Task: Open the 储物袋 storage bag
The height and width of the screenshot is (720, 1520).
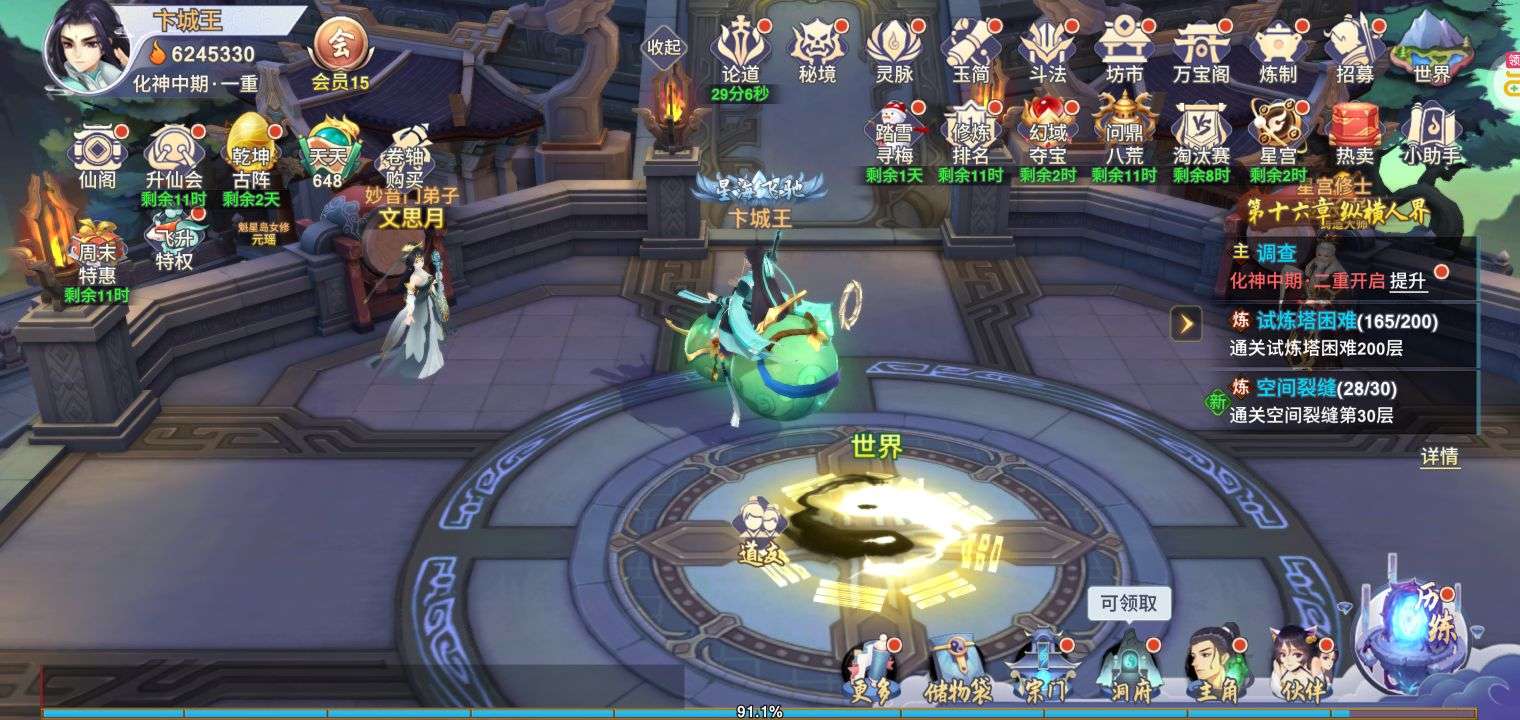Action: click(x=956, y=667)
